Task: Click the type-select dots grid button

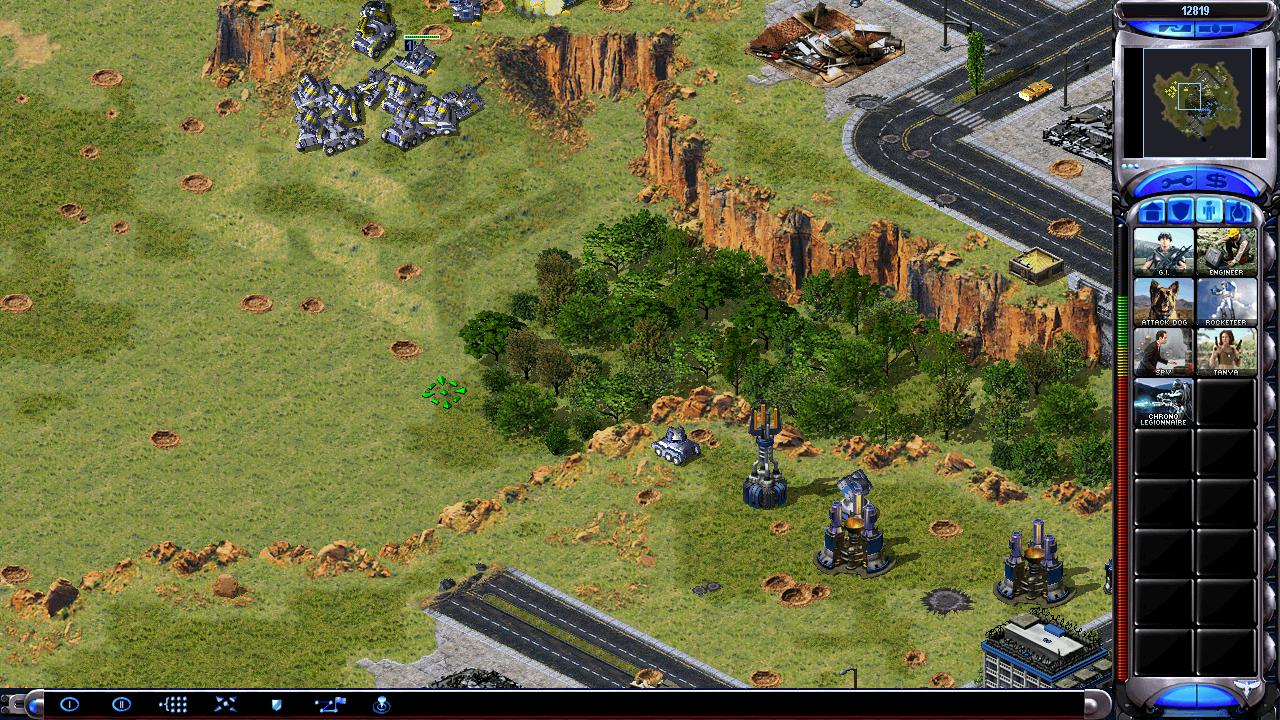Action: coord(173,704)
